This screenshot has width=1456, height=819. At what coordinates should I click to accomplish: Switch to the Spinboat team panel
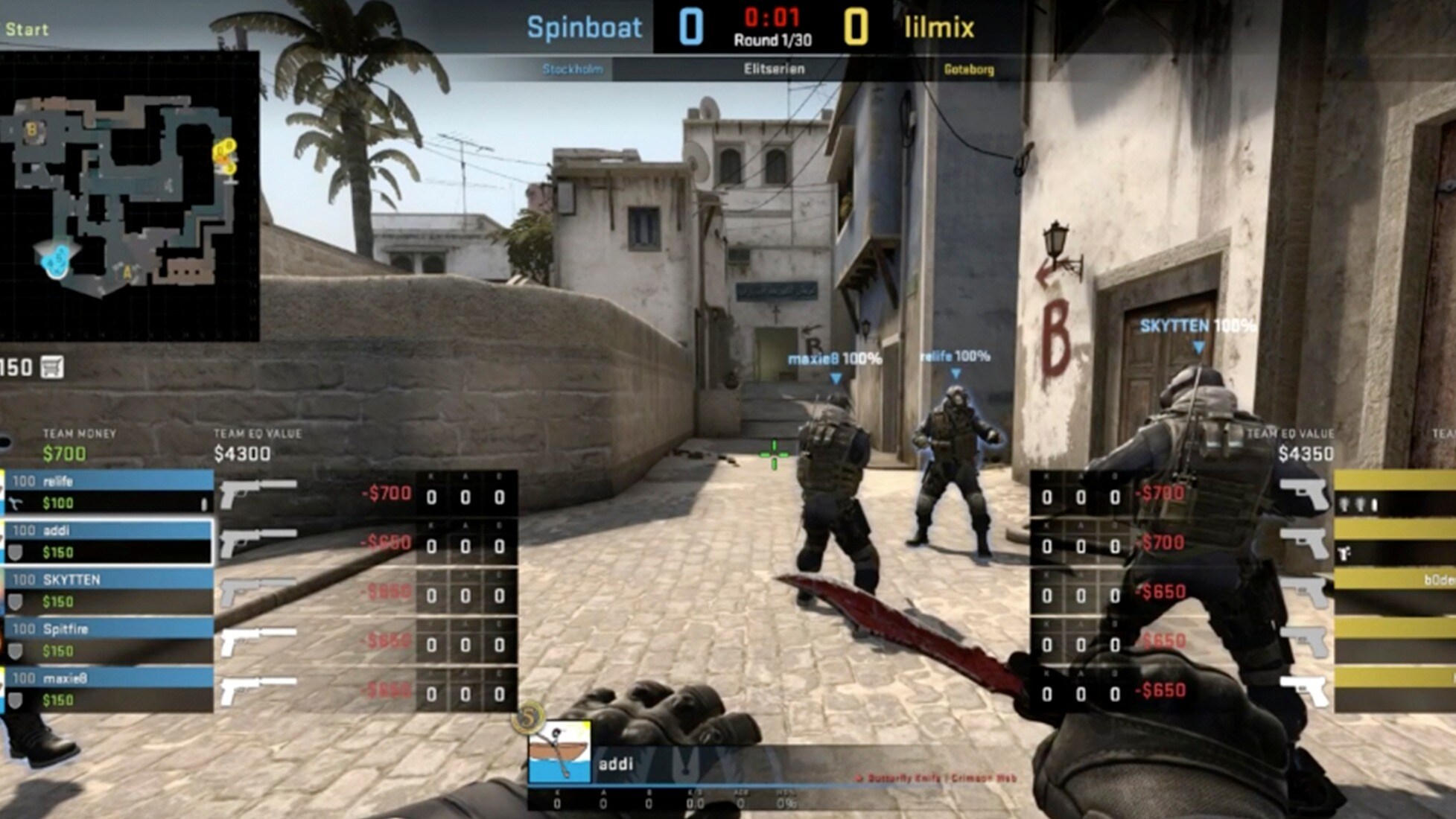(x=583, y=28)
